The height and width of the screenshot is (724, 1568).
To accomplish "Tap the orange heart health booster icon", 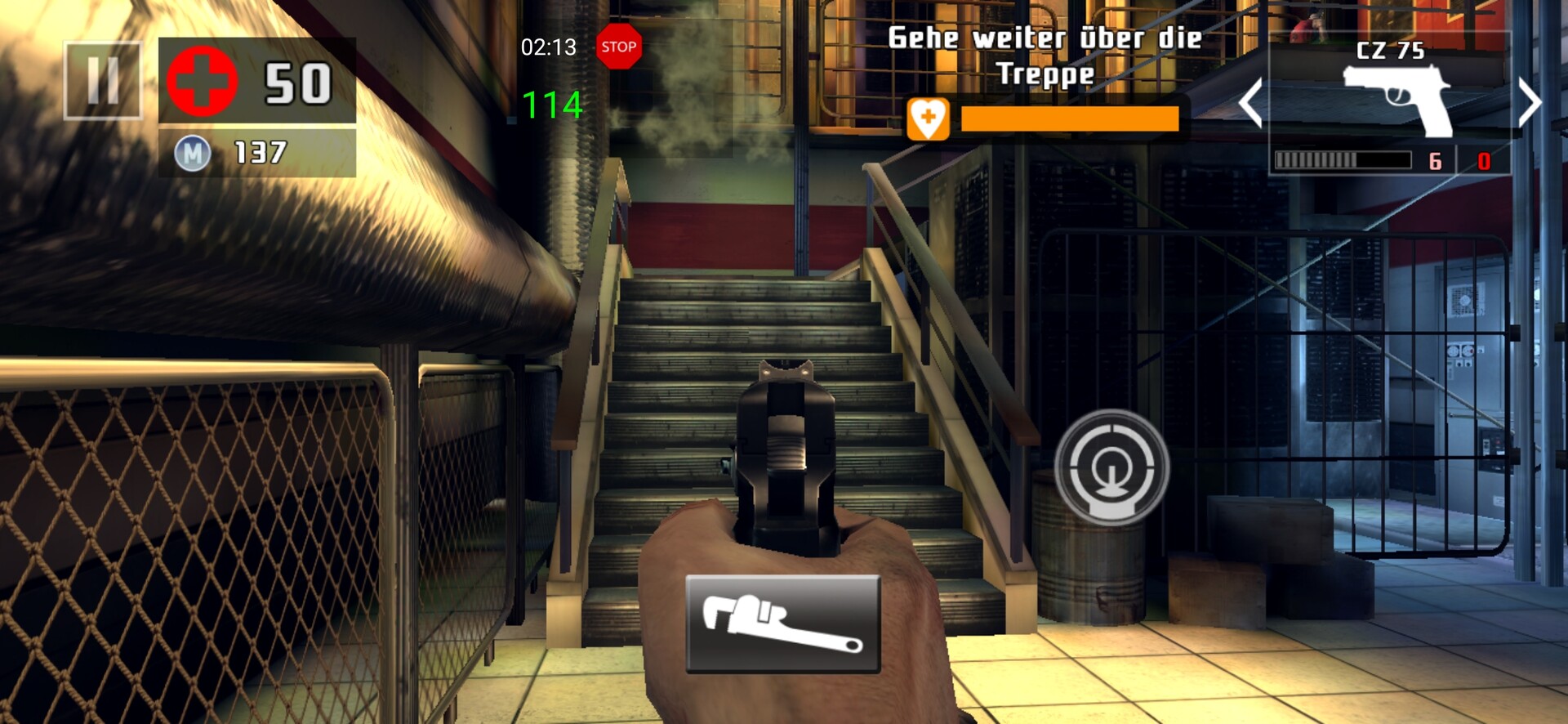I will click(x=928, y=119).
